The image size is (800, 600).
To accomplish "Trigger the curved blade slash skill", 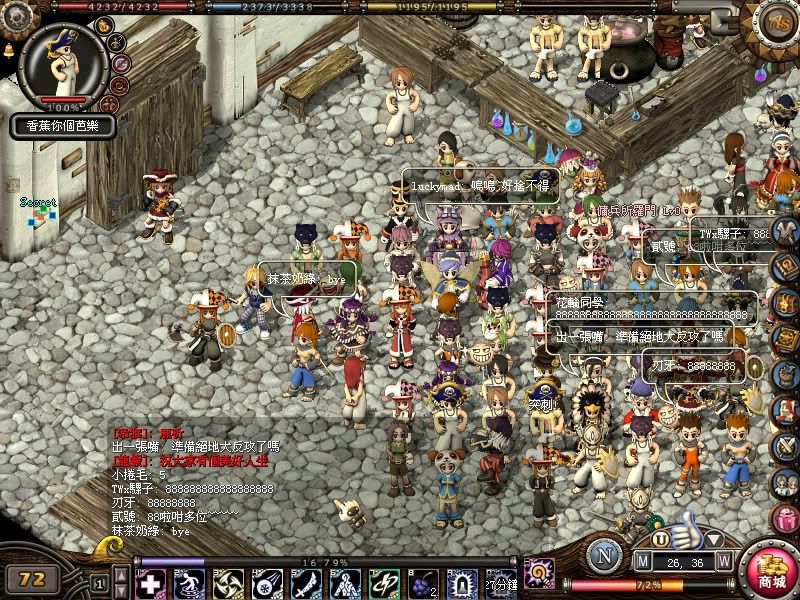I will 306,581.
